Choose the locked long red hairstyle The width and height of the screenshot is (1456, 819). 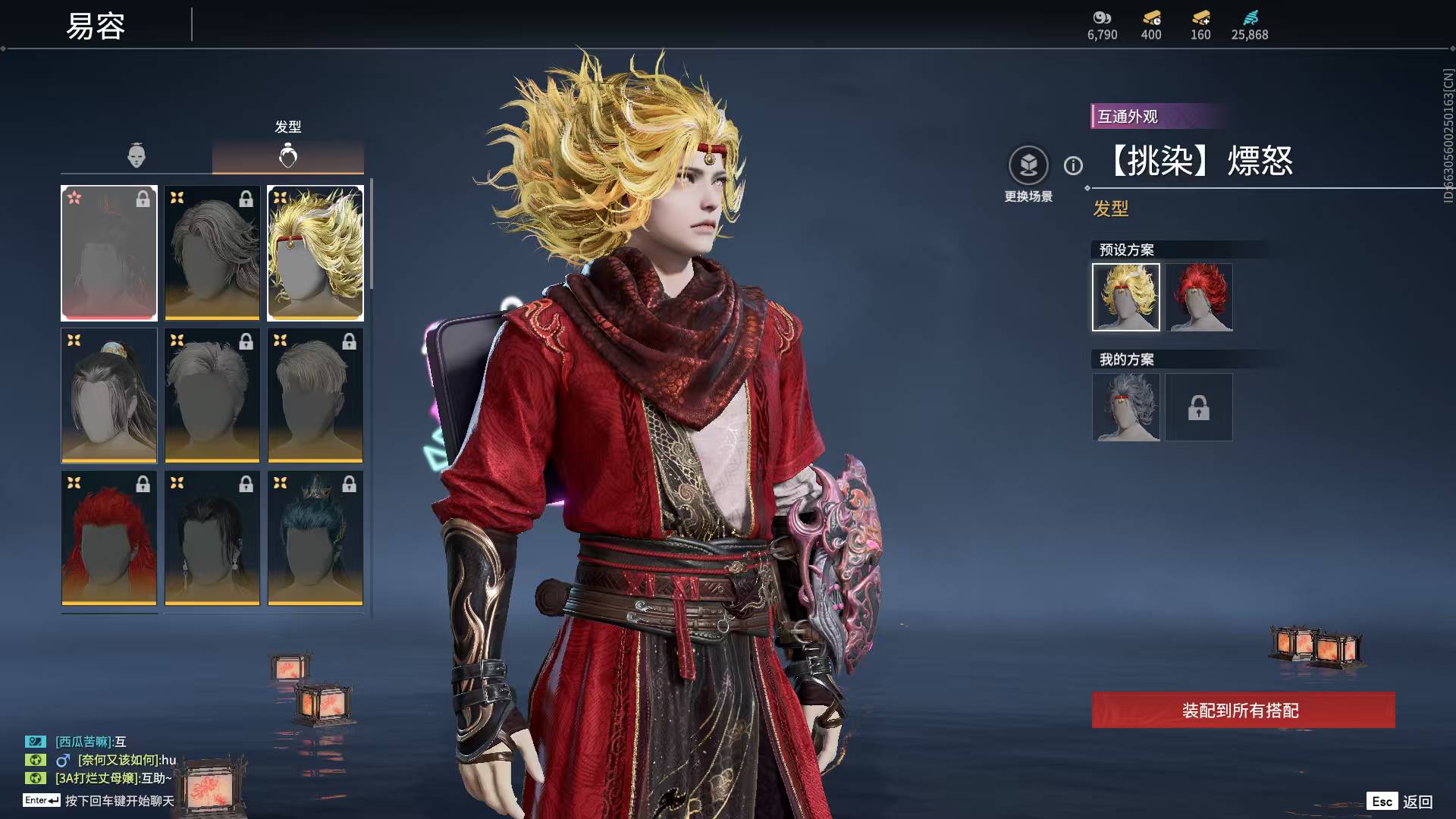coord(109,538)
